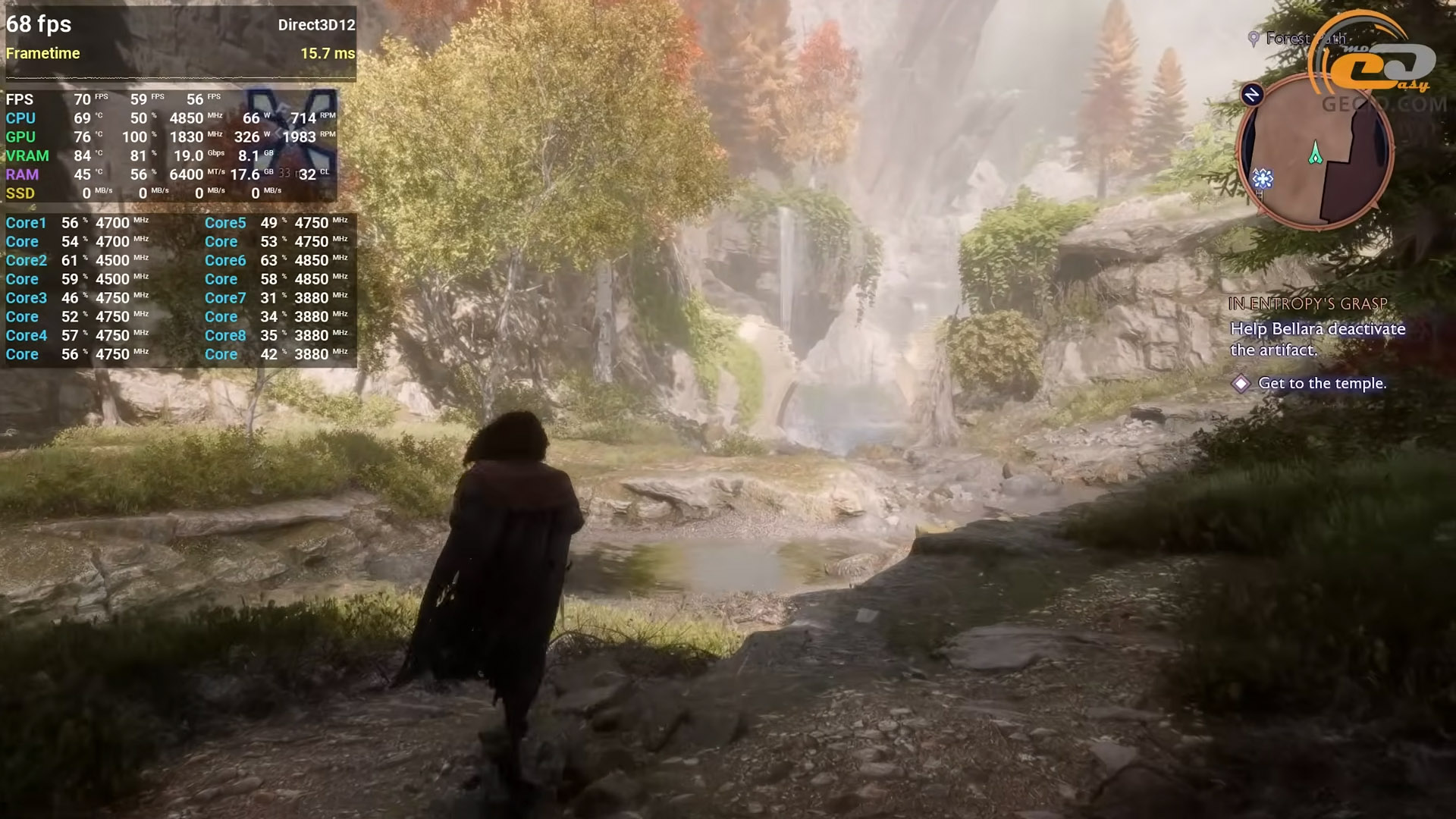
Task: Click the compass north indicator
Action: click(1252, 94)
